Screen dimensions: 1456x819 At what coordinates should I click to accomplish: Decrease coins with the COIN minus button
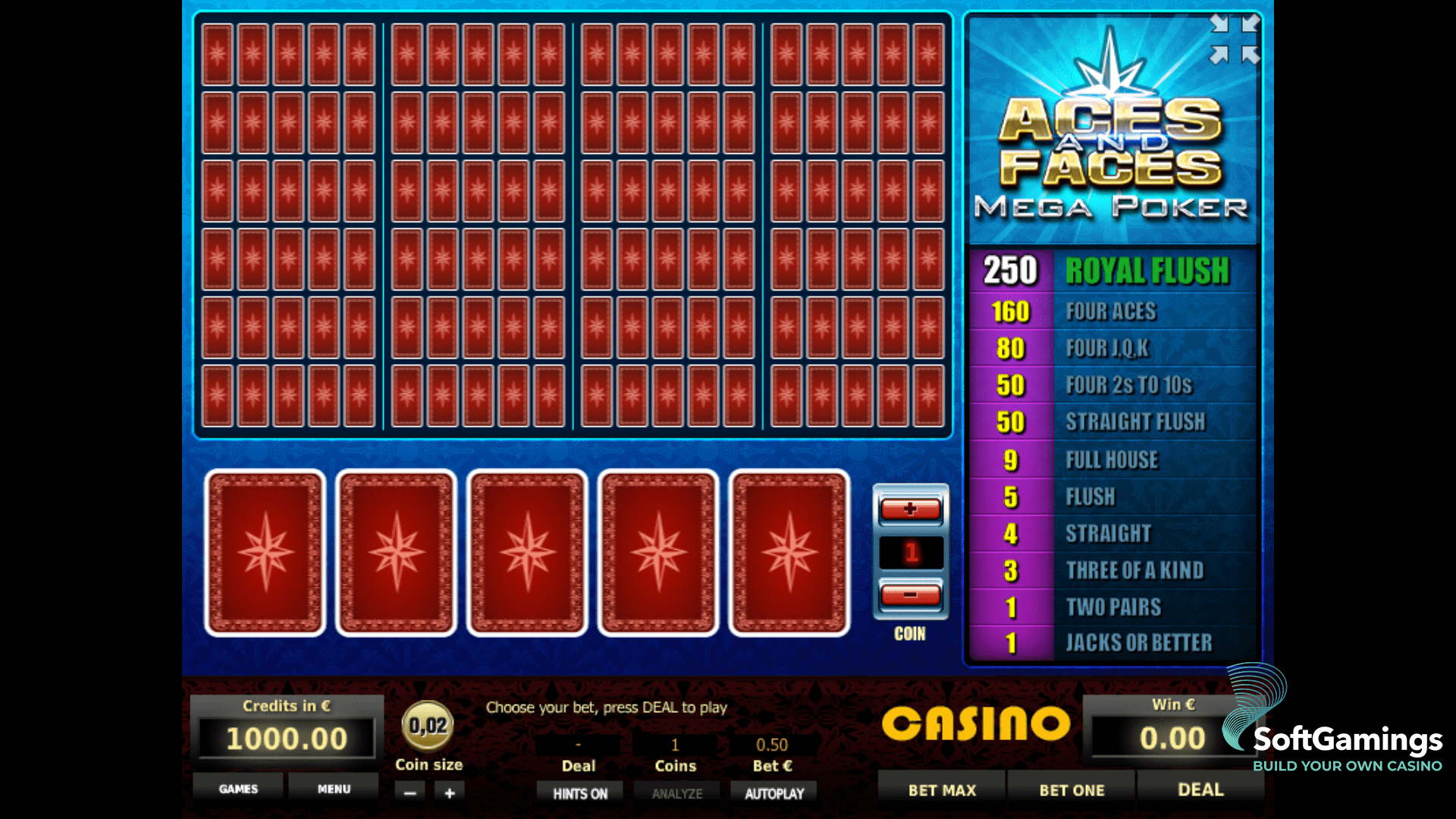[x=909, y=598]
